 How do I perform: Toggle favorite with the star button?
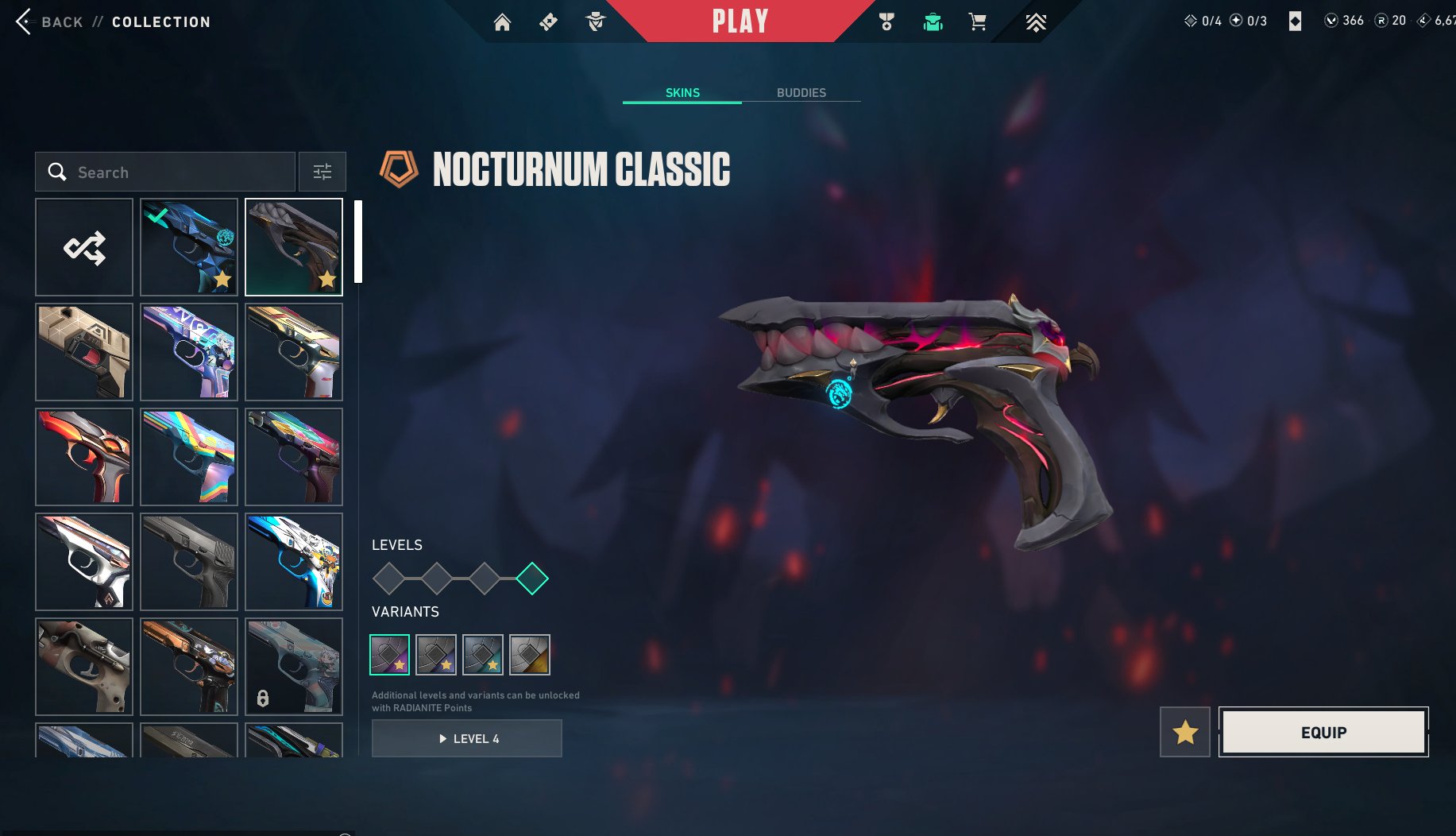tap(1185, 732)
